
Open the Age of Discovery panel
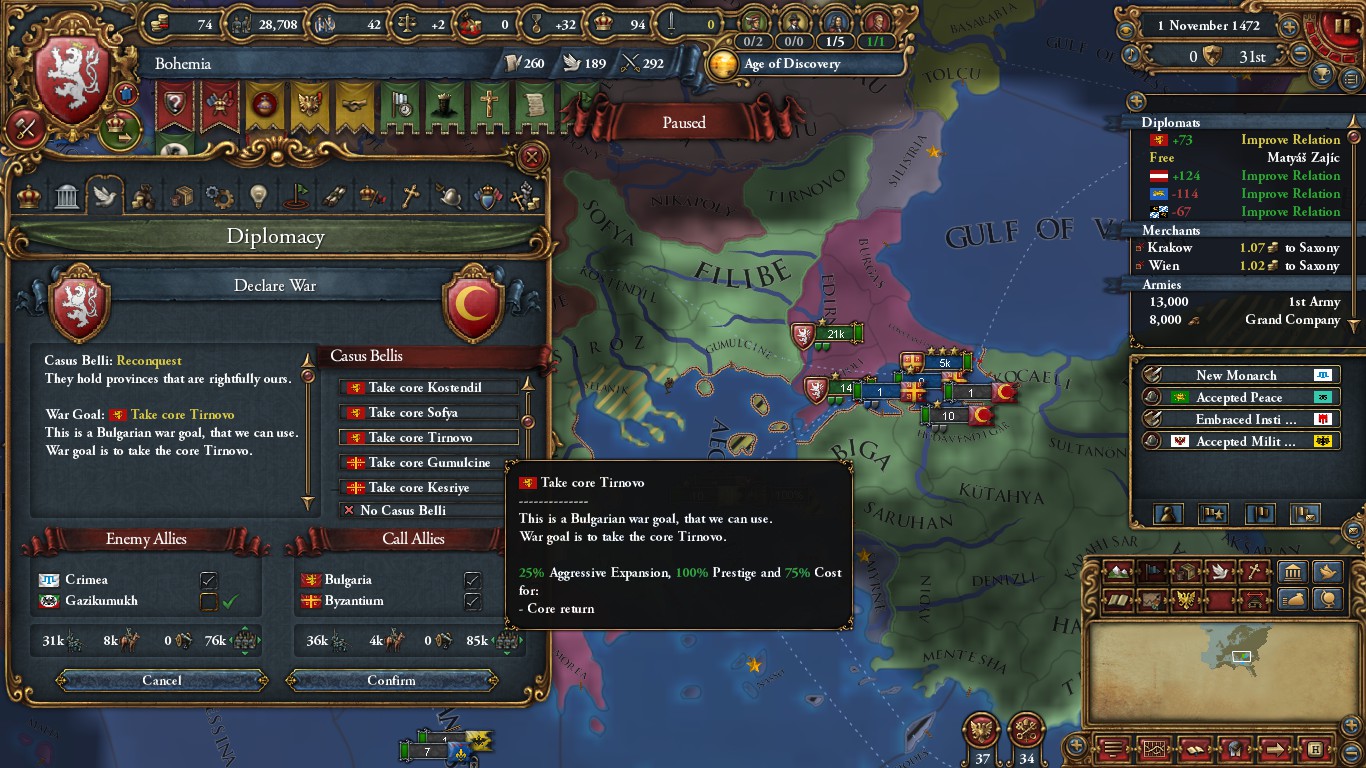pyautogui.click(x=792, y=64)
